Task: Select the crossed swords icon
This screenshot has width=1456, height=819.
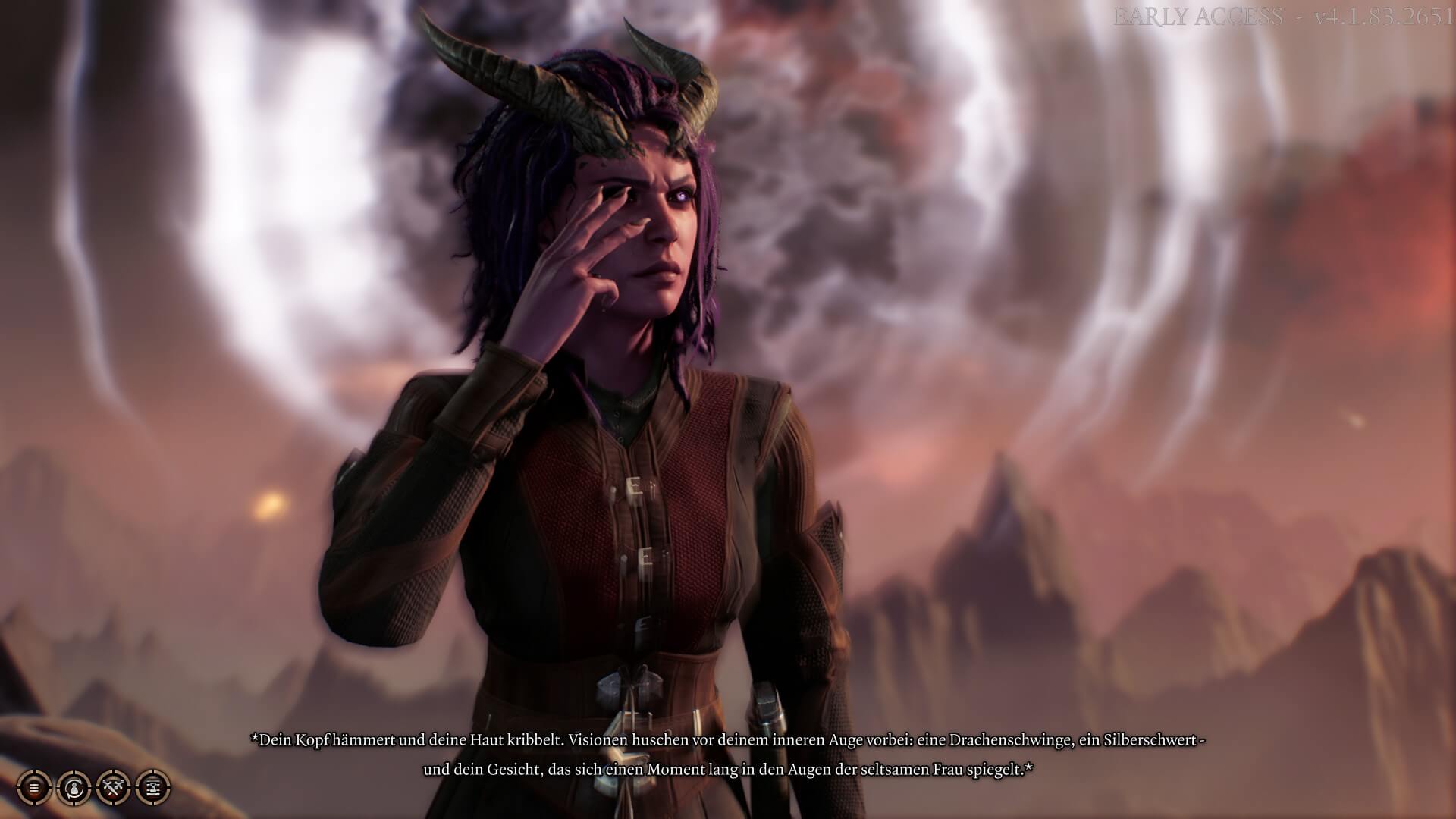Action: click(114, 788)
